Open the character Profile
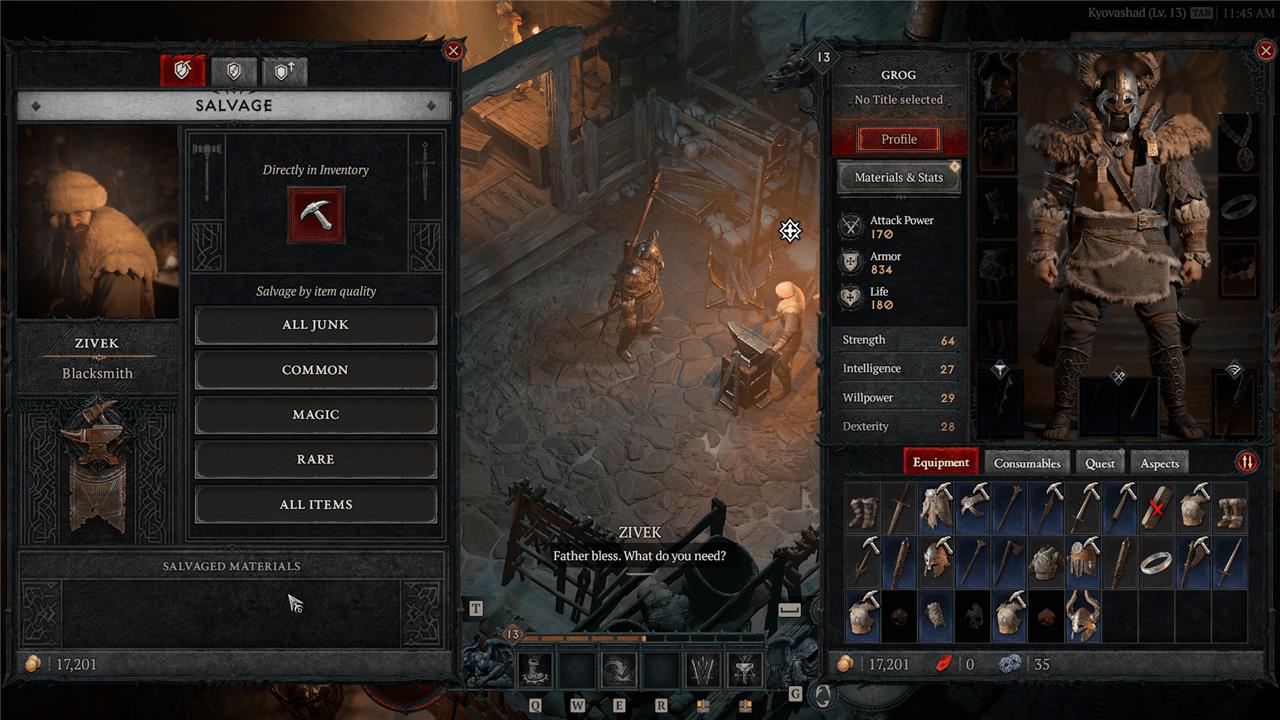 tap(898, 139)
